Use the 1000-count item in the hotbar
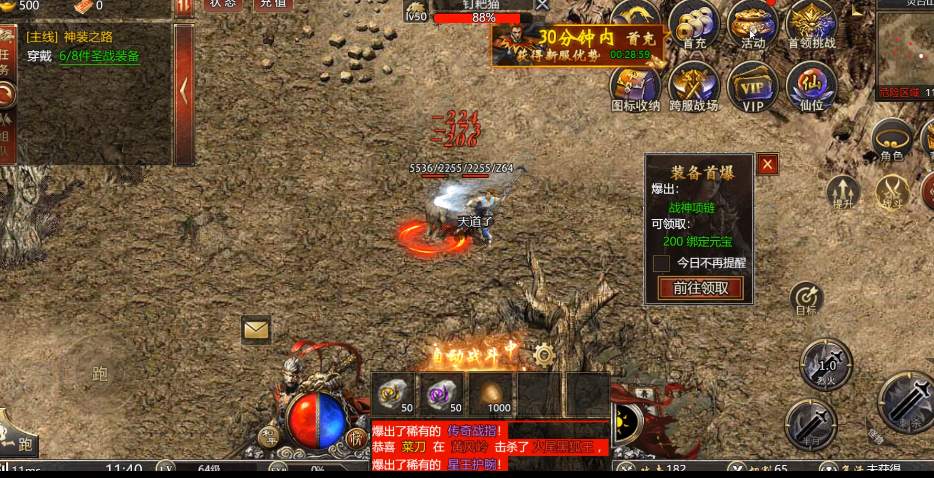 pyautogui.click(x=491, y=394)
